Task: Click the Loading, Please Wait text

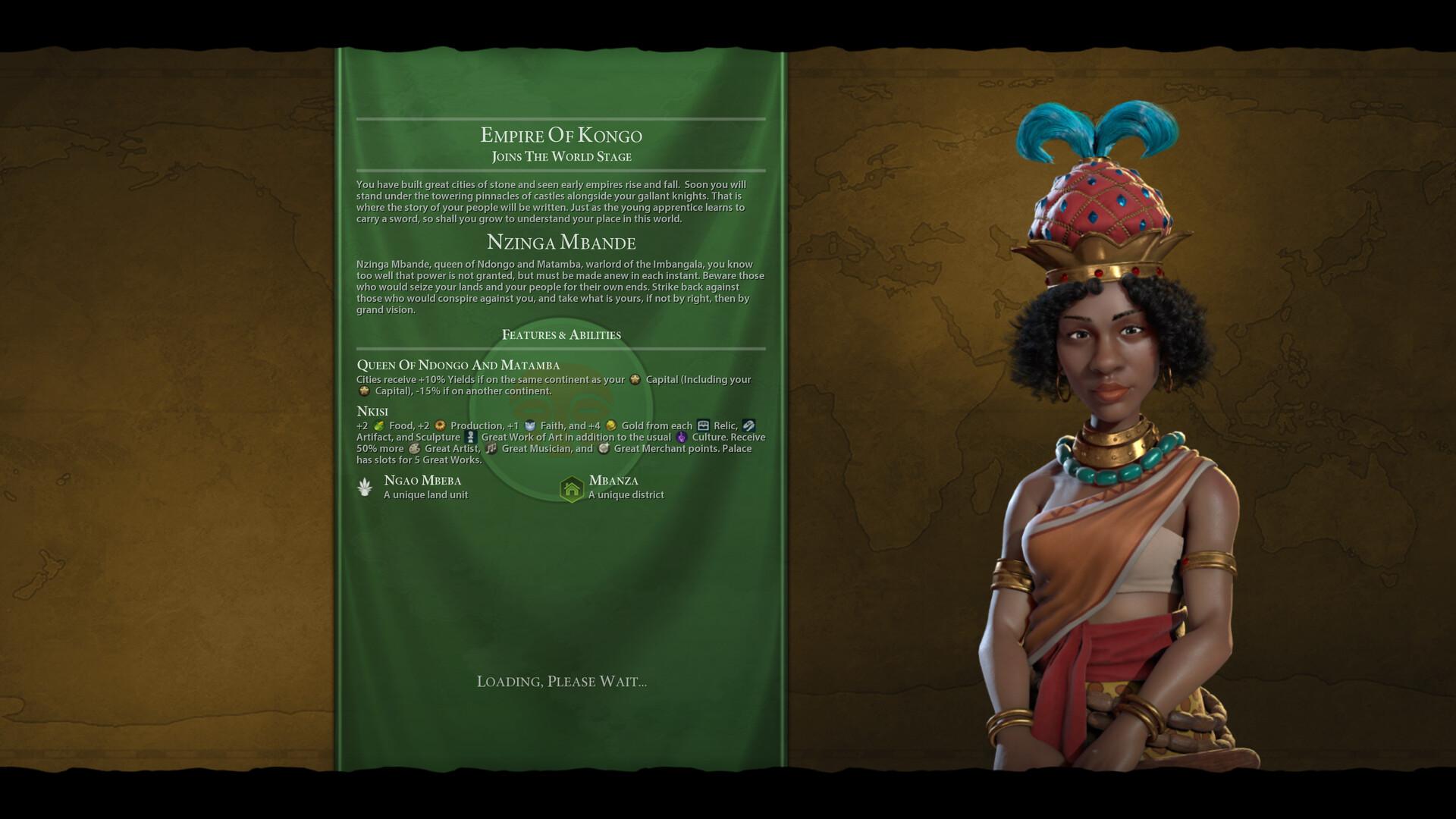Action: 562,681
